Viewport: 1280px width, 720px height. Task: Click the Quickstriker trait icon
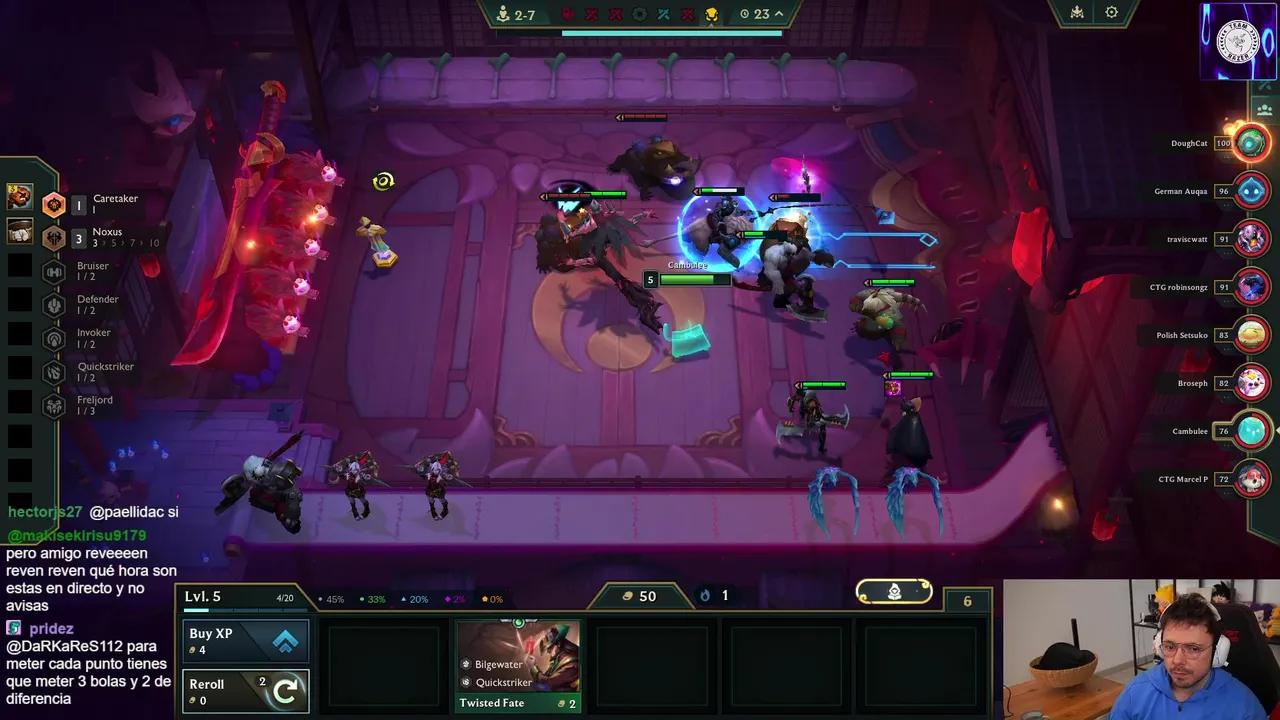pyautogui.click(x=54, y=371)
